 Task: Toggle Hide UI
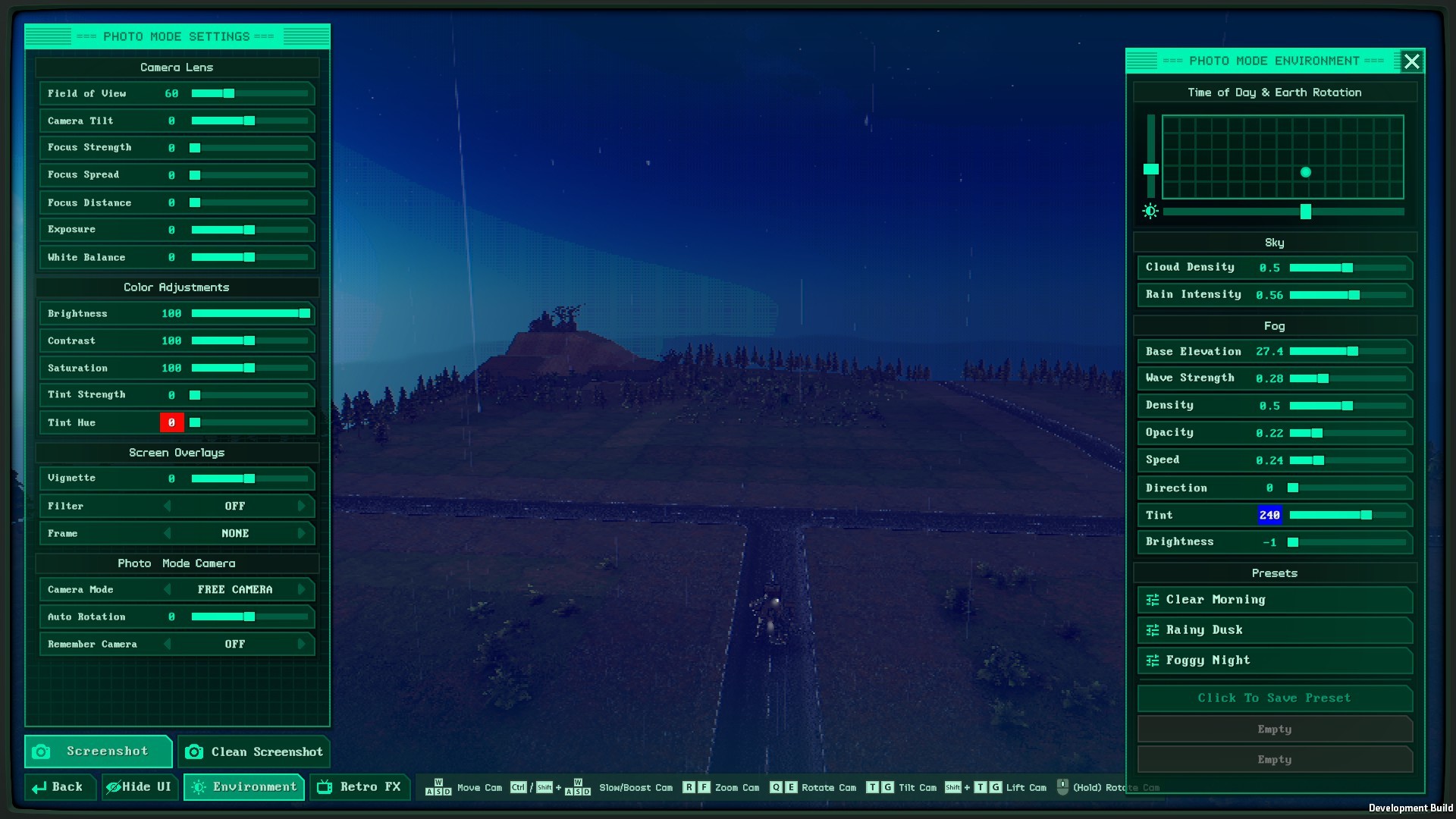140,787
